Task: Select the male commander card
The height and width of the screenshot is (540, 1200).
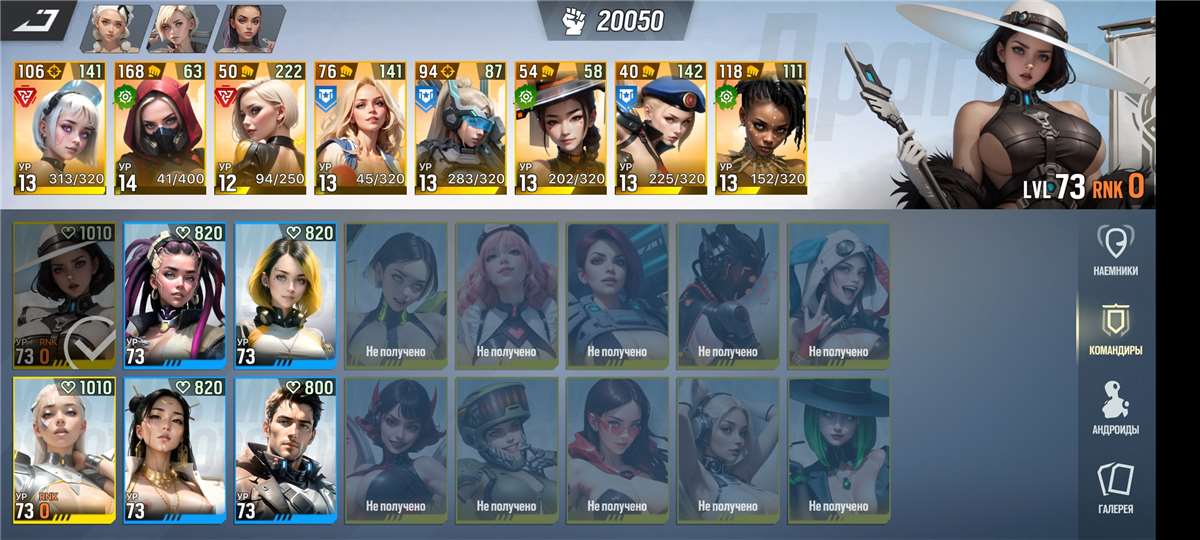Action: [285, 450]
